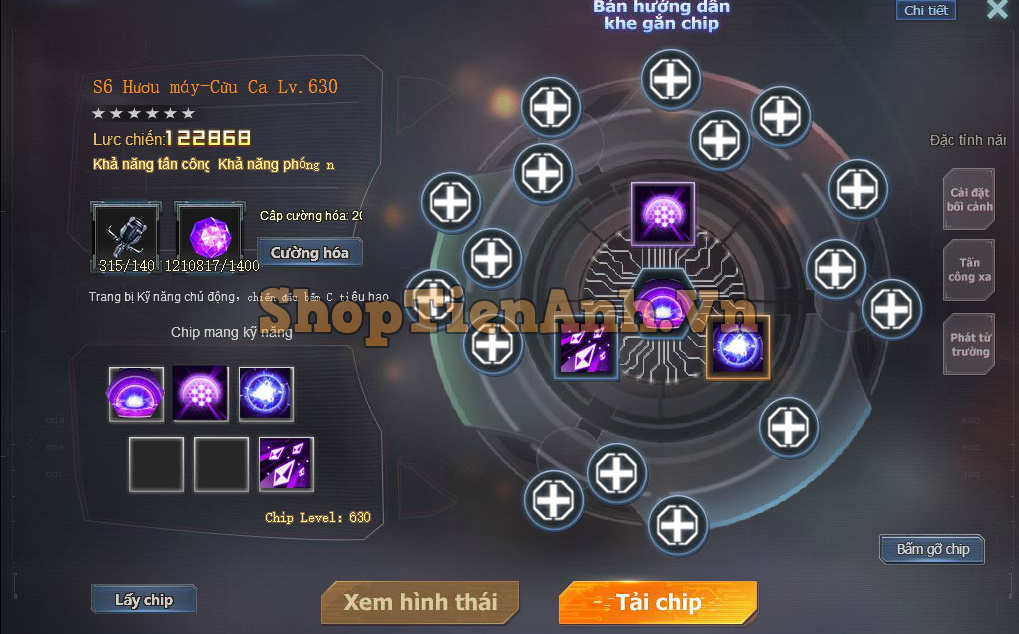Click the Bấm gỡ chip button
Image resolution: width=1019 pixels, height=634 pixels.
[932, 549]
